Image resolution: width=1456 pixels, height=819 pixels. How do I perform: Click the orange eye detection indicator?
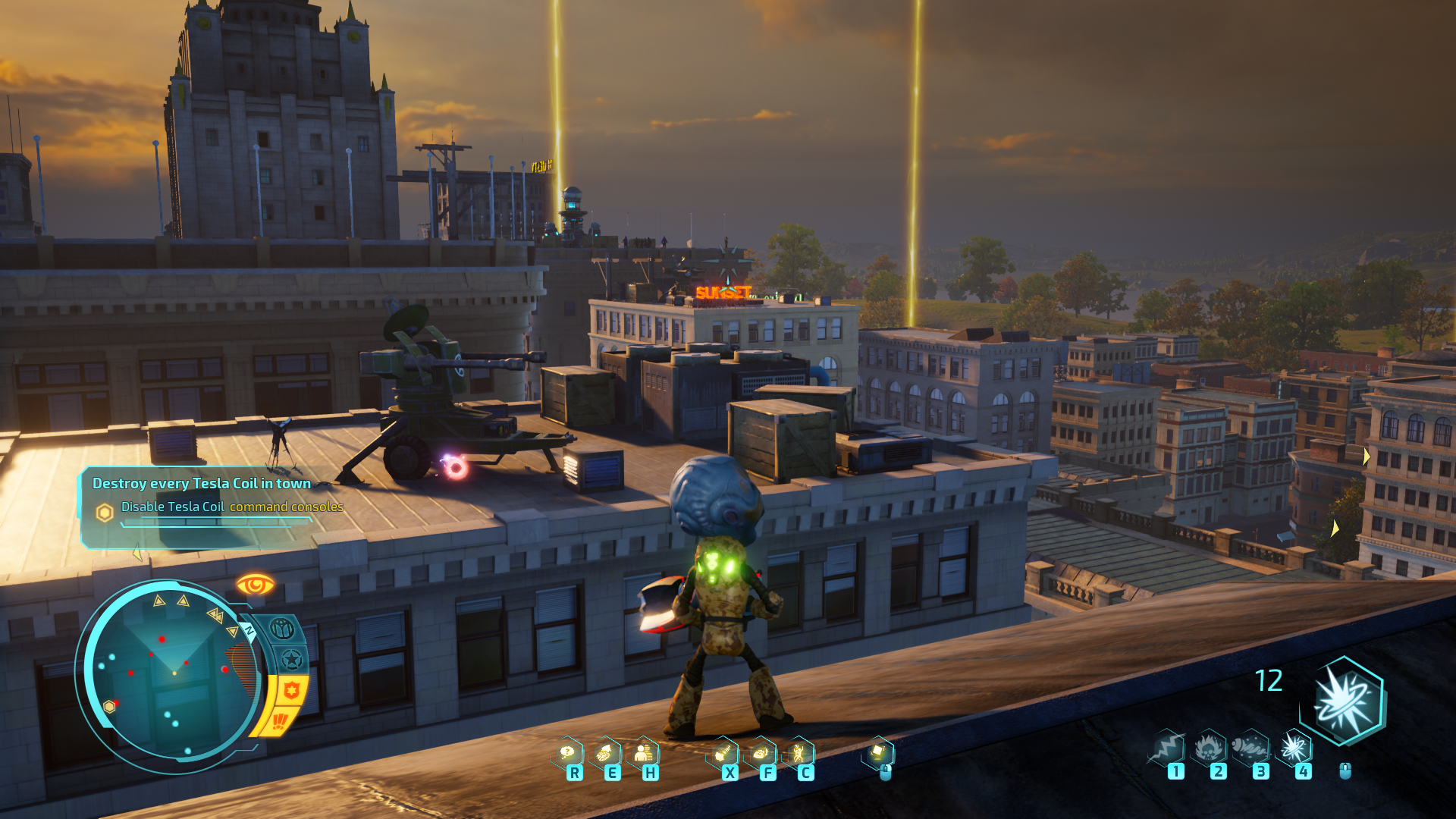click(x=255, y=585)
